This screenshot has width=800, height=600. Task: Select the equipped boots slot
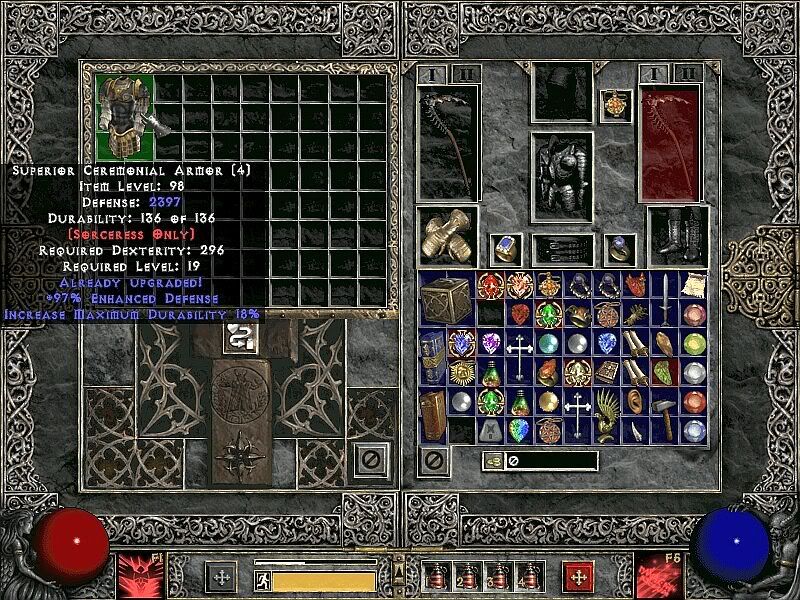678,238
